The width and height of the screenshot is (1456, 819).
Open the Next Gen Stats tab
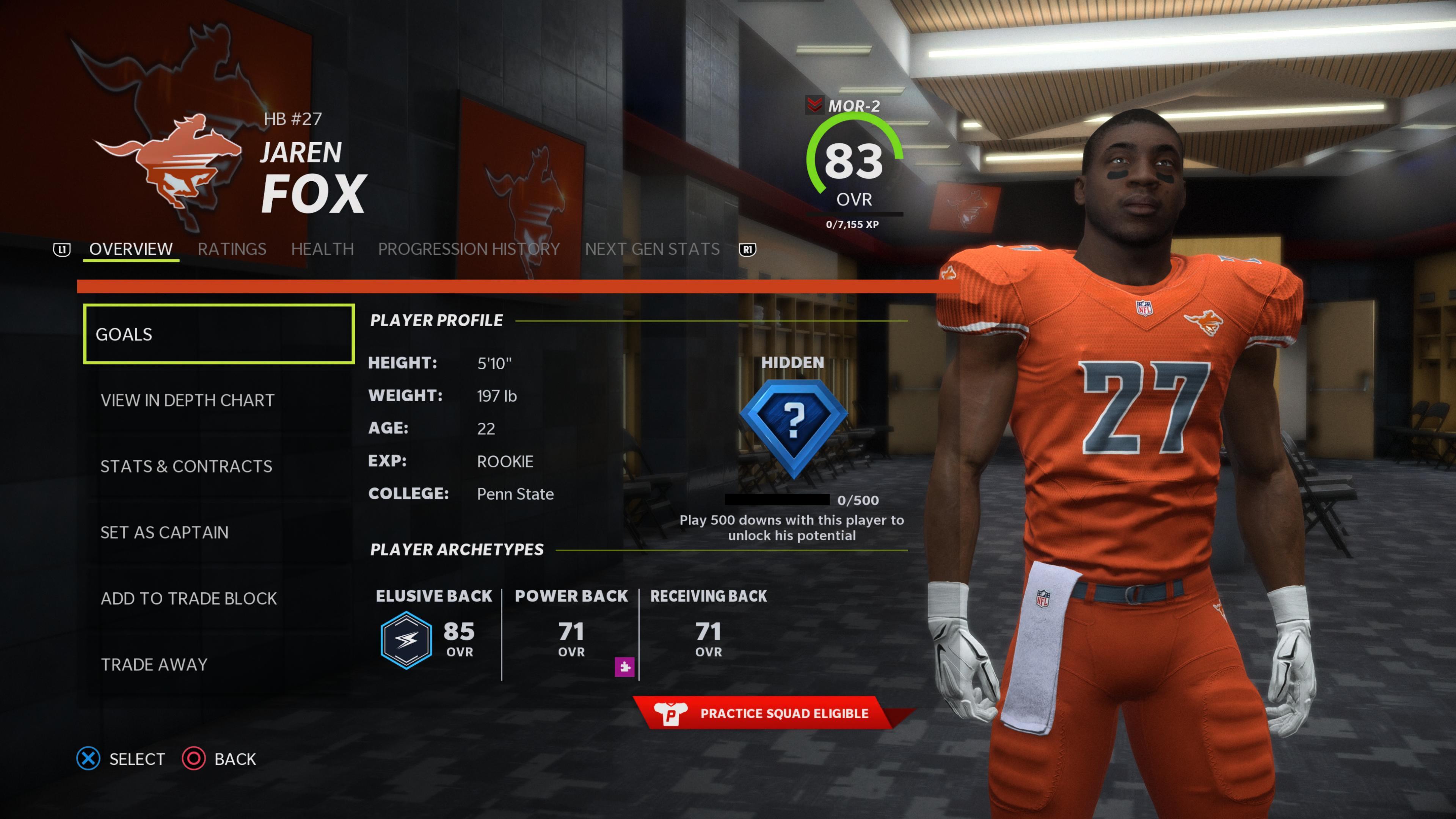[652, 249]
